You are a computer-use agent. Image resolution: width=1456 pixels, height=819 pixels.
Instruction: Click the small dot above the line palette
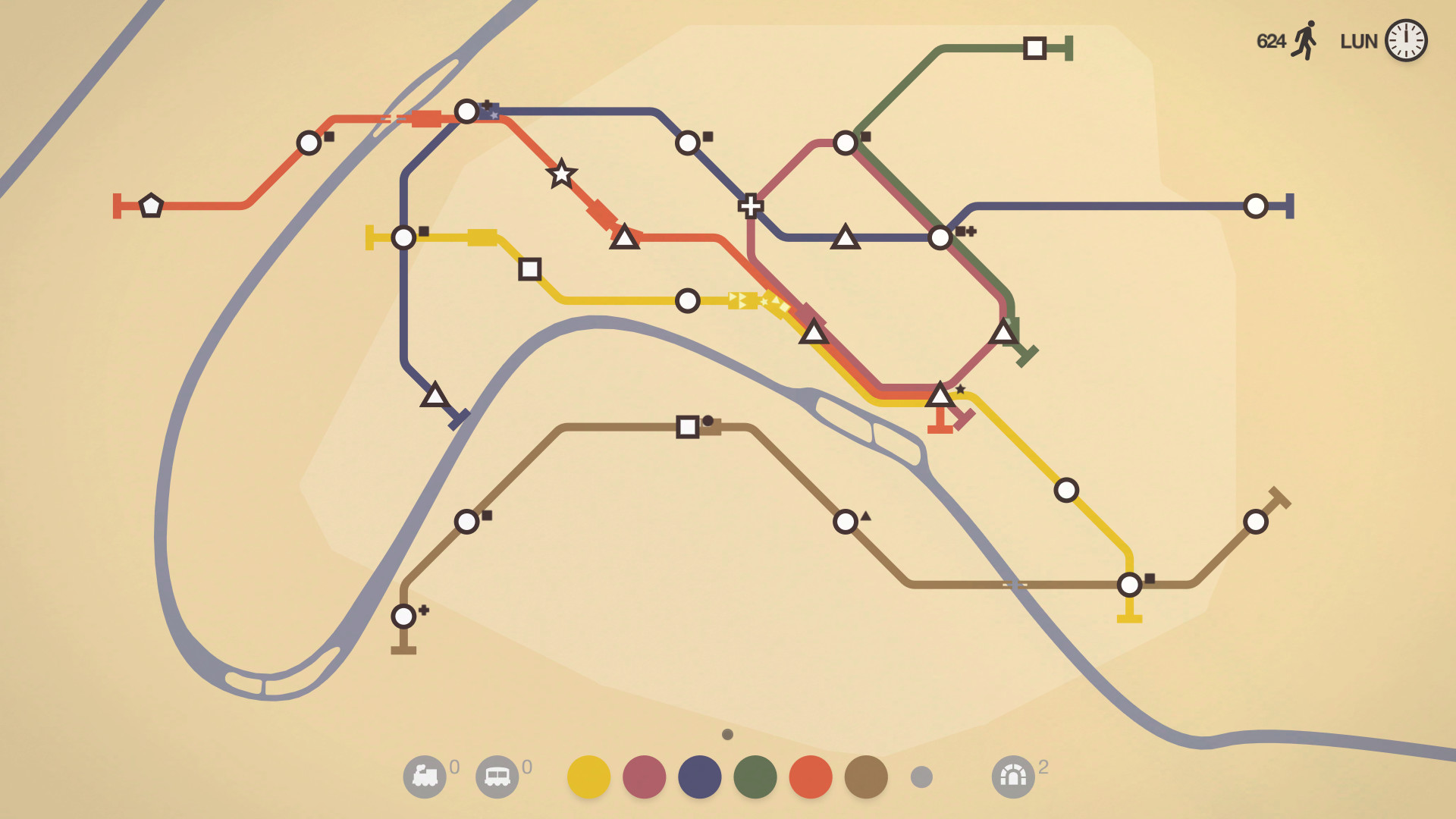pyautogui.click(x=728, y=734)
